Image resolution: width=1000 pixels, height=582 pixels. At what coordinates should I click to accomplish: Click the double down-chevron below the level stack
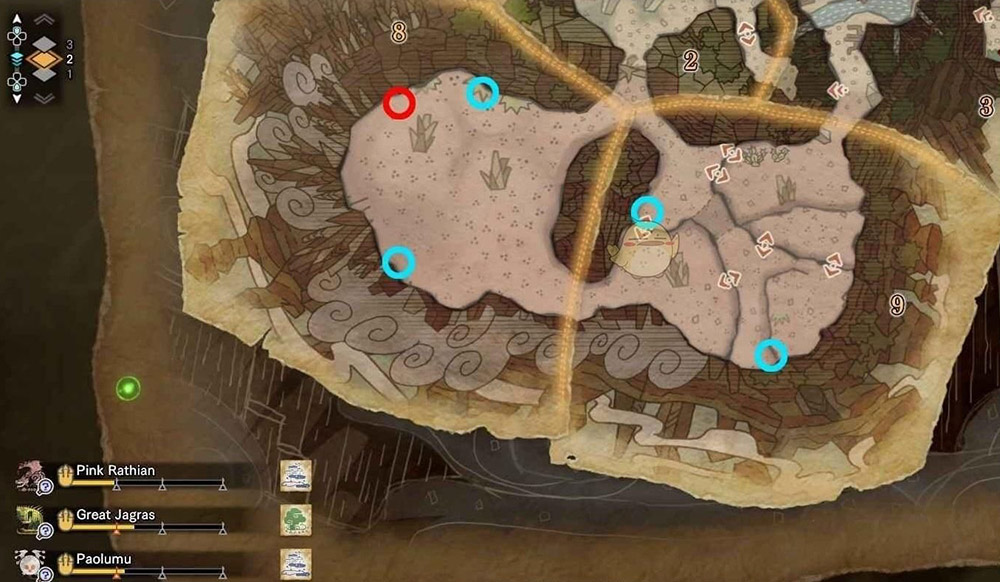[44, 98]
